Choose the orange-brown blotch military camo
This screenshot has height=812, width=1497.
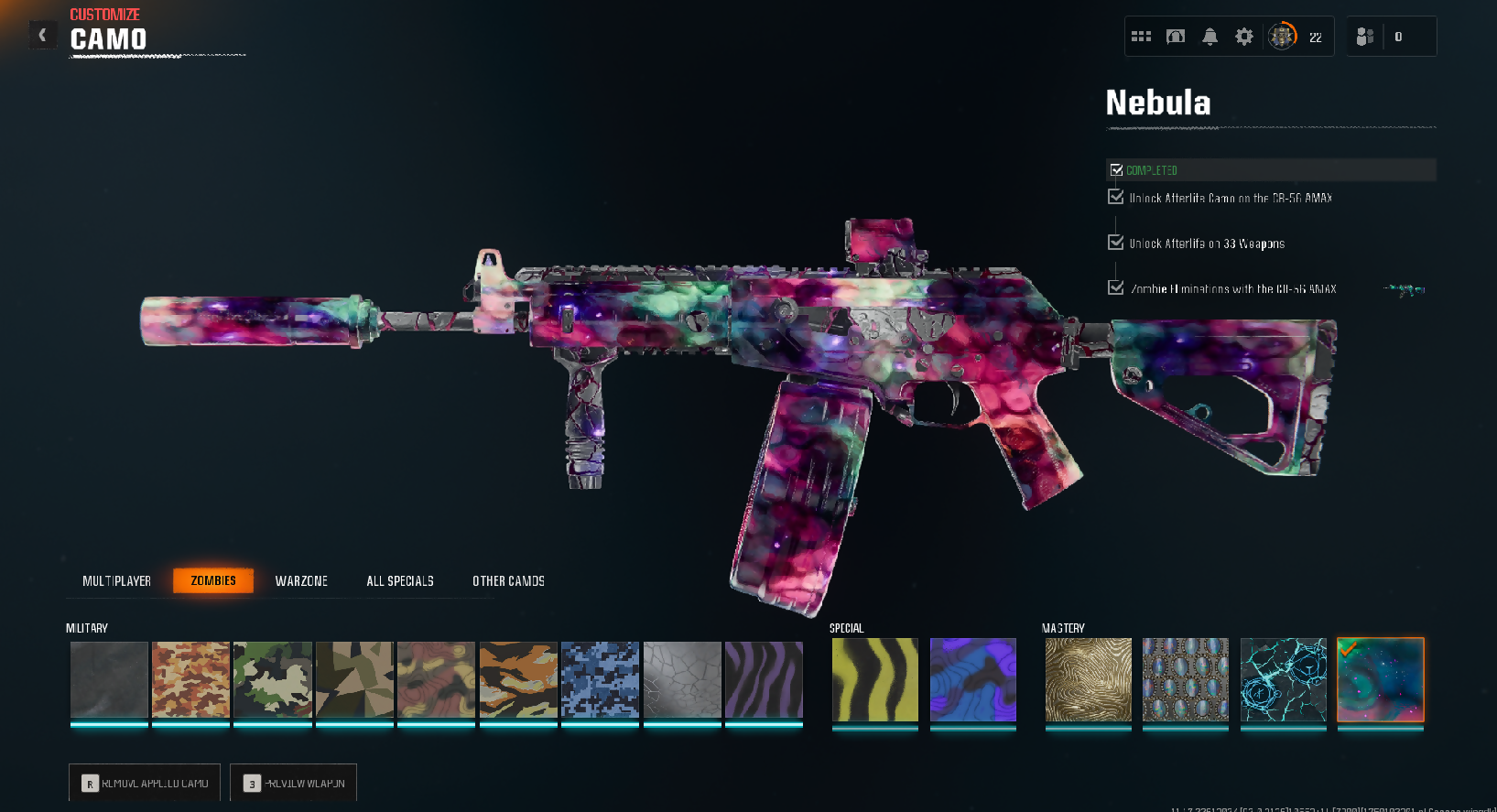click(x=190, y=679)
